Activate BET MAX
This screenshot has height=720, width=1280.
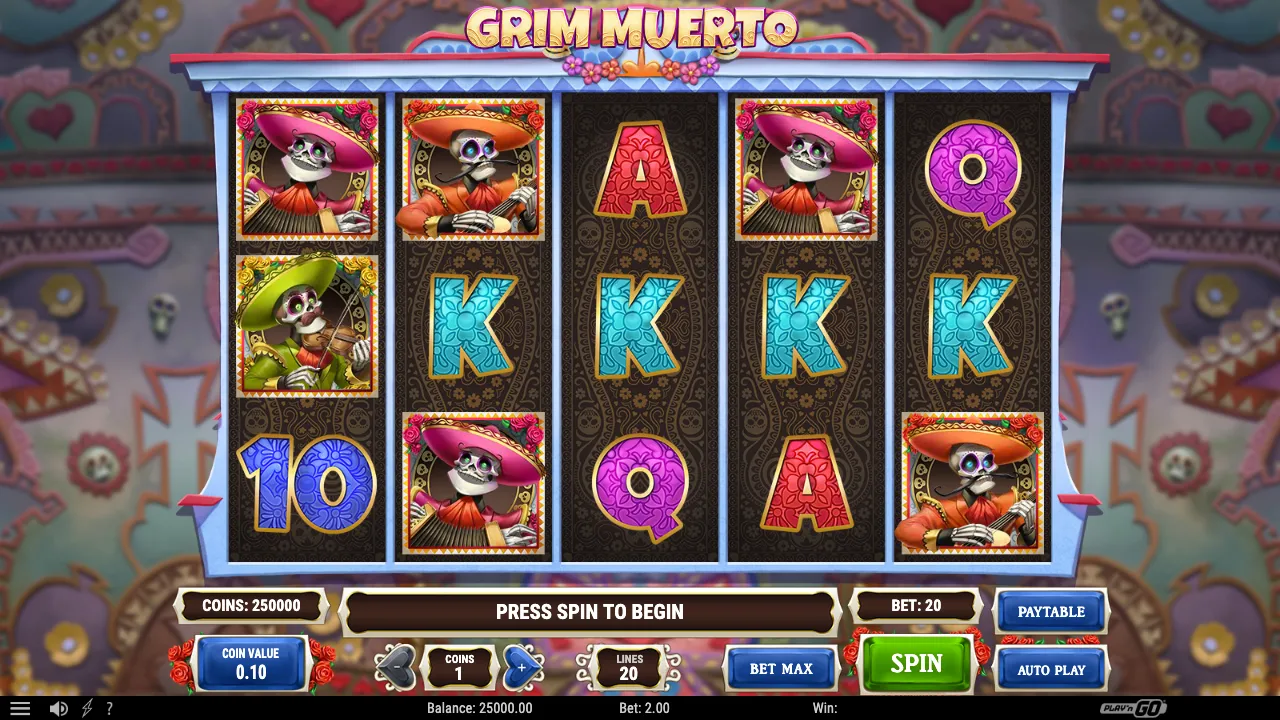coord(781,669)
